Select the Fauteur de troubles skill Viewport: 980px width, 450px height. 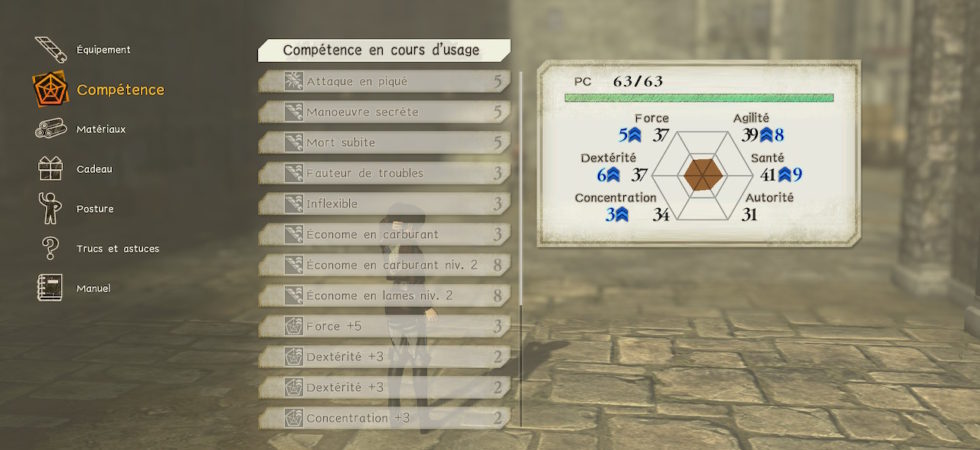[x=385, y=173]
